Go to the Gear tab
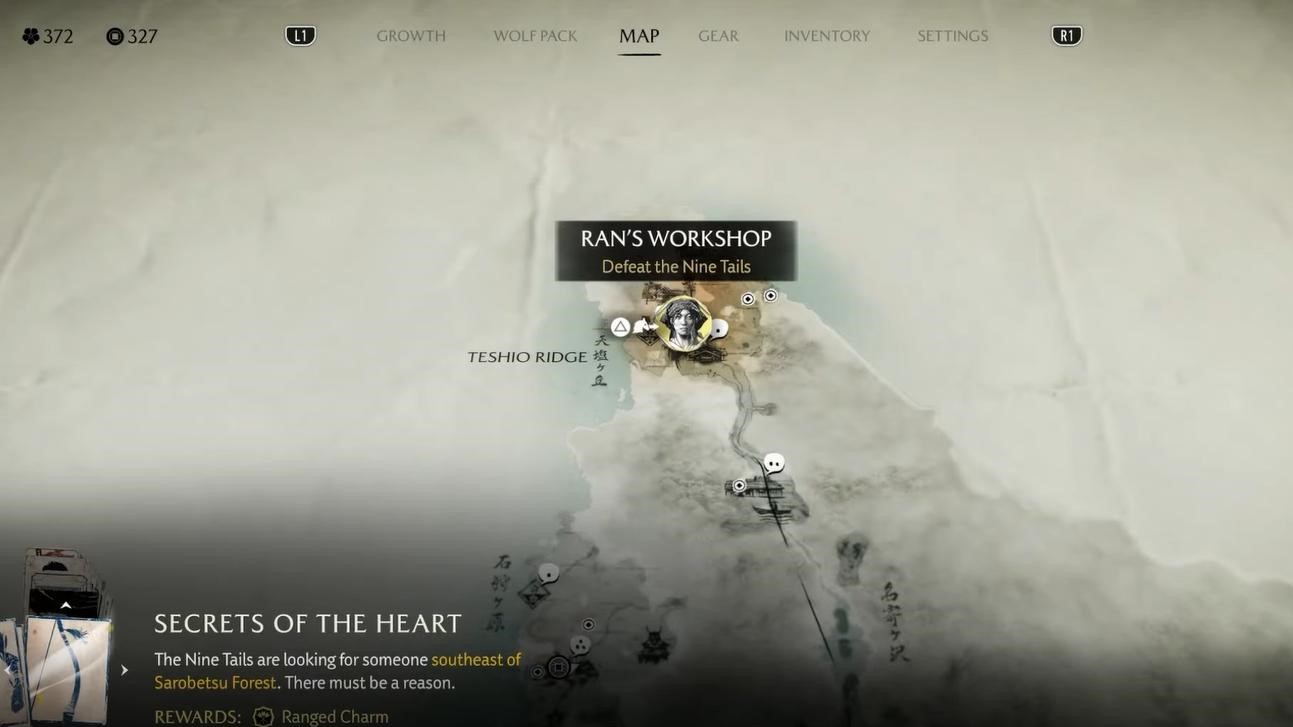 tap(718, 36)
